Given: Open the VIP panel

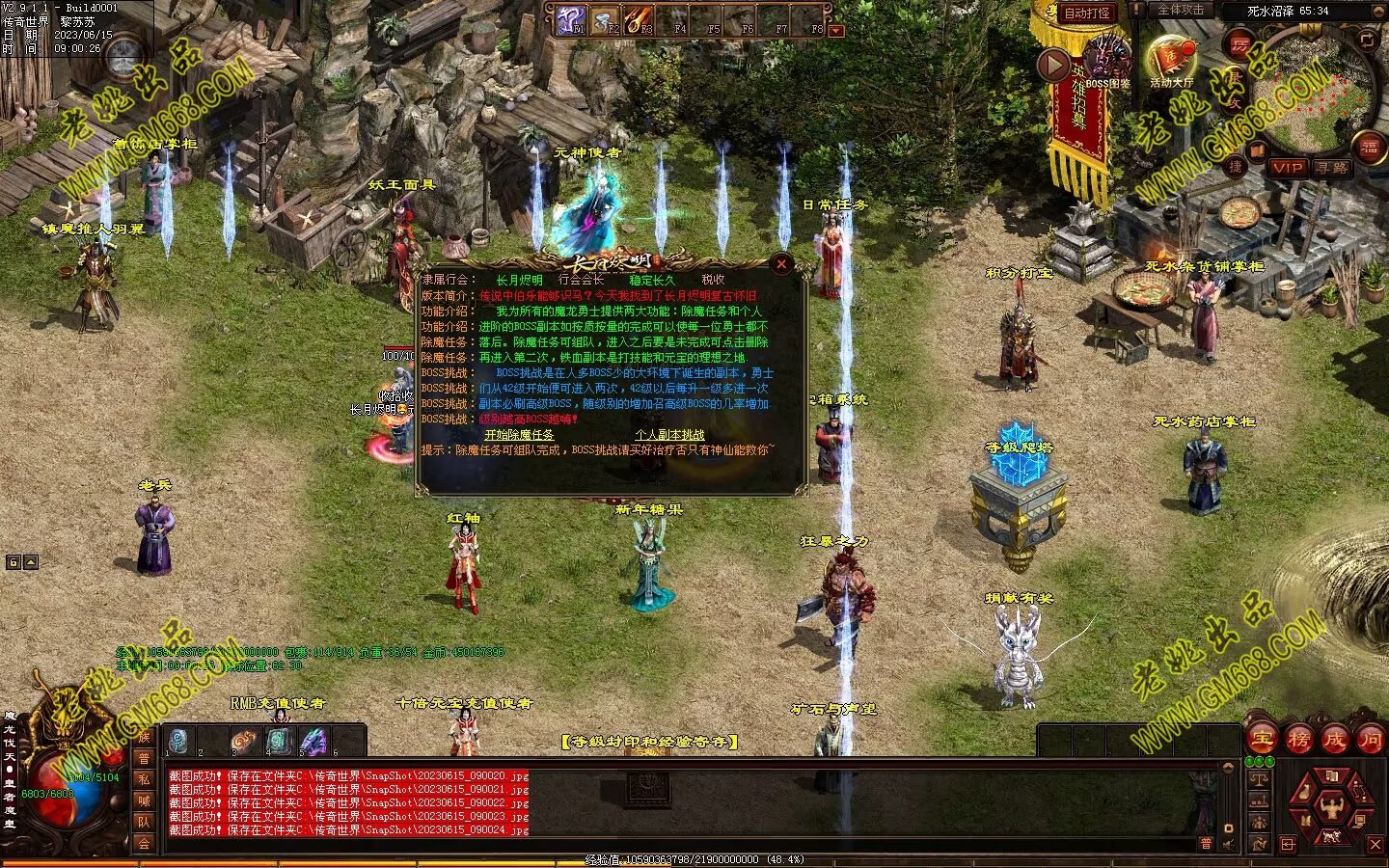Looking at the screenshot, I should click(1288, 168).
